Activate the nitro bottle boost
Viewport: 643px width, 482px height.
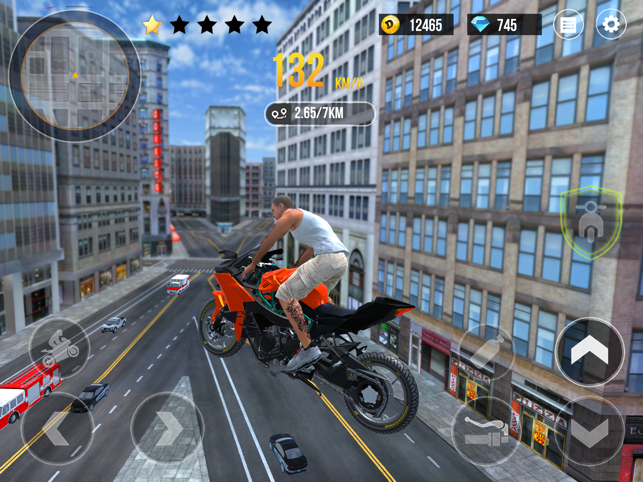[x=486, y=353]
